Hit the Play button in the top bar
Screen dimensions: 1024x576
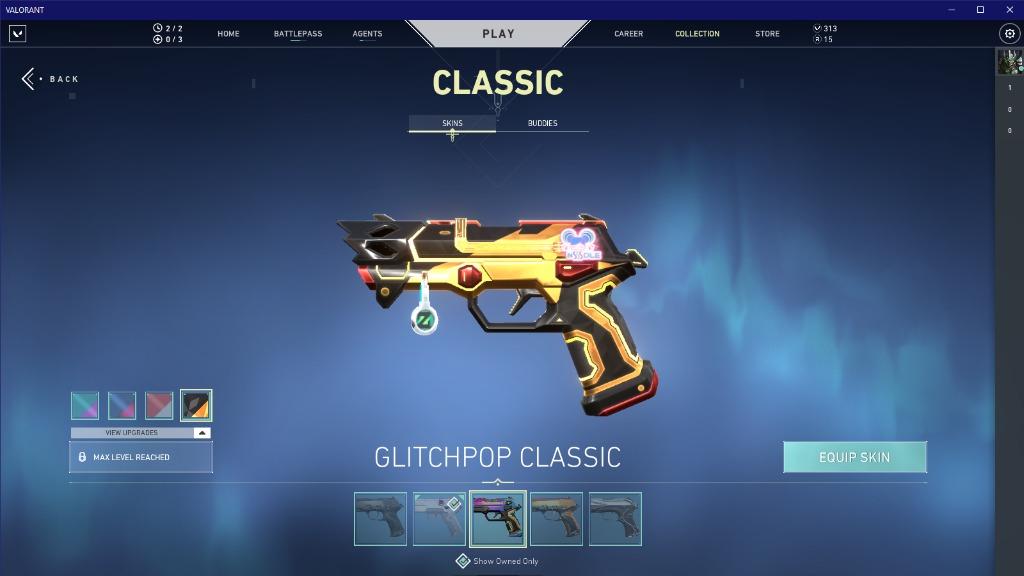(x=498, y=33)
